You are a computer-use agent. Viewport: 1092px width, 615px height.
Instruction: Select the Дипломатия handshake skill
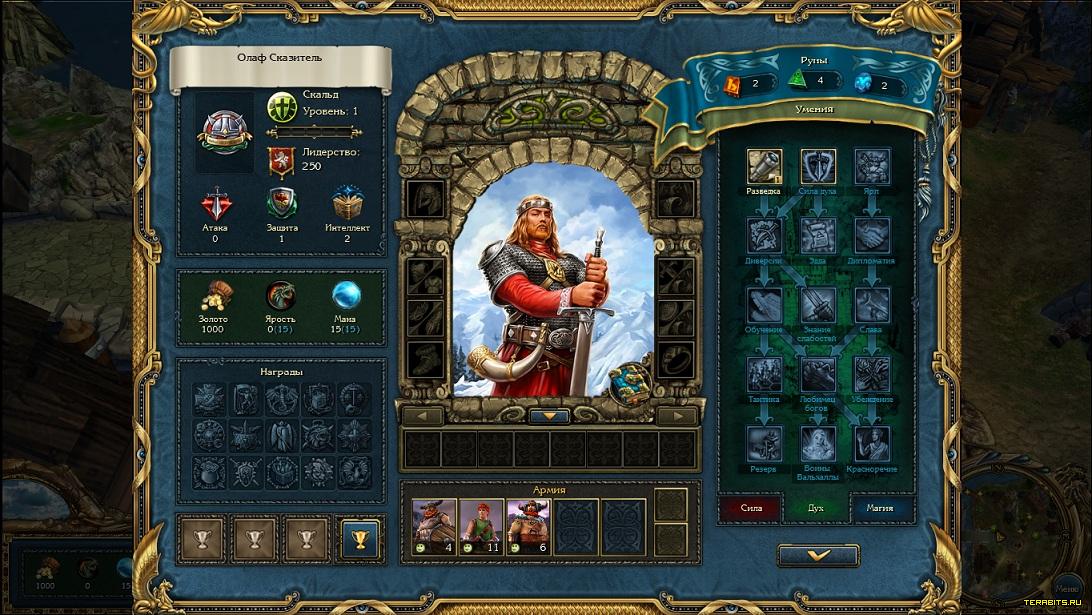pos(872,236)
